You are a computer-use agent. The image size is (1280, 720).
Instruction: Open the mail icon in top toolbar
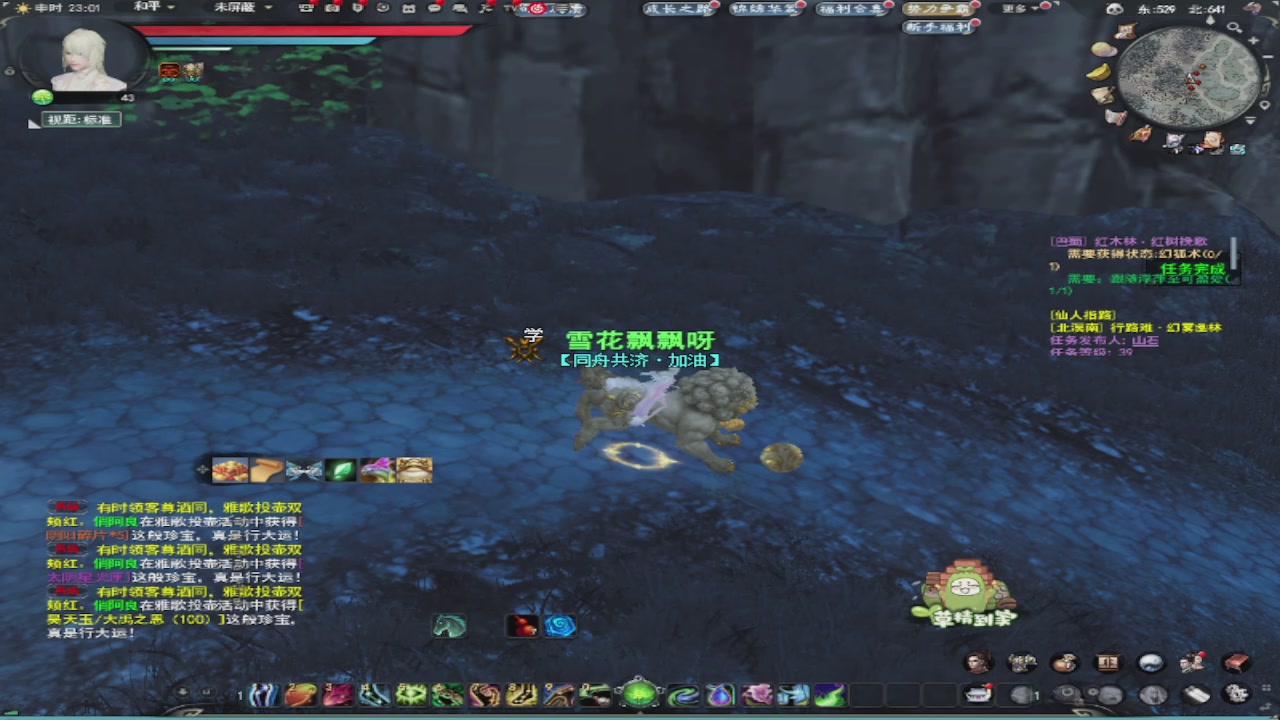(x=410, y=8)
